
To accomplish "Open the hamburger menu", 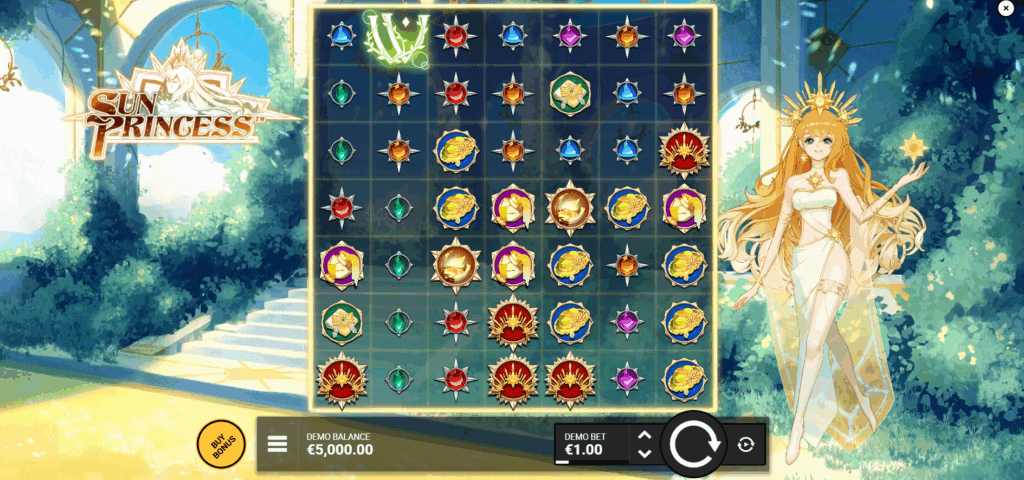I will pos(278,443).
